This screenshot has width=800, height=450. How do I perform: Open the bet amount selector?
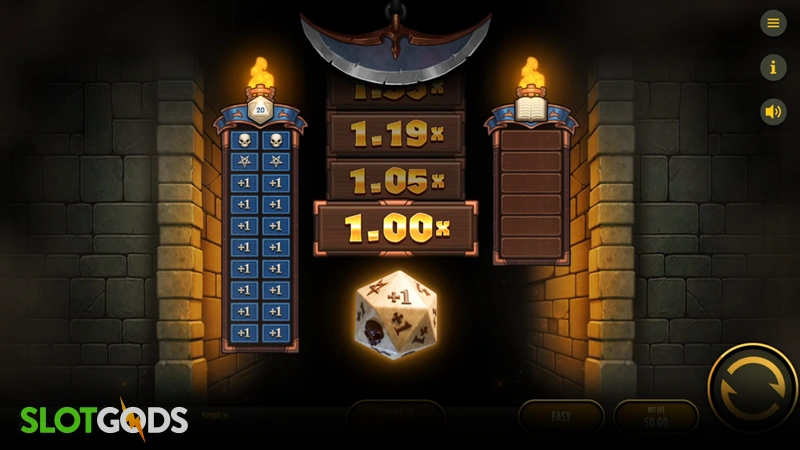click(656, 416)
